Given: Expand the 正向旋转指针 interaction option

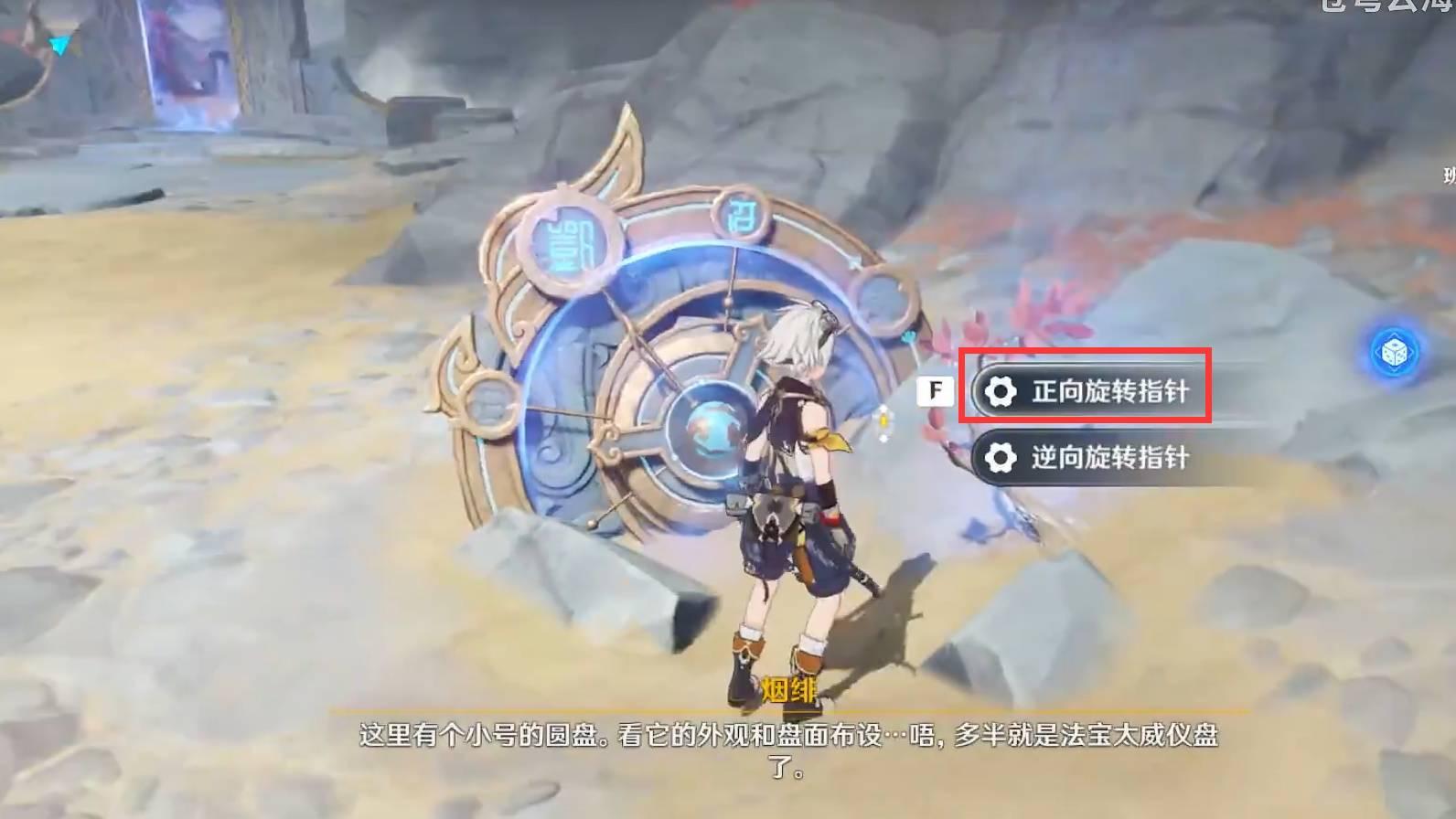Looking at the screenshot, I should coord(1088,389).
